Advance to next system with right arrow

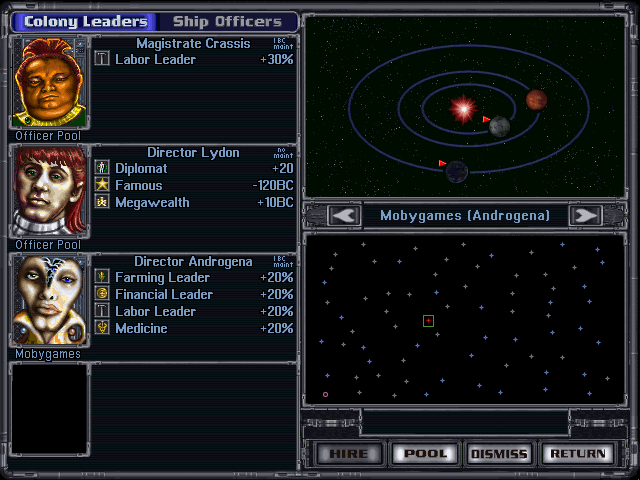point(585,215)
